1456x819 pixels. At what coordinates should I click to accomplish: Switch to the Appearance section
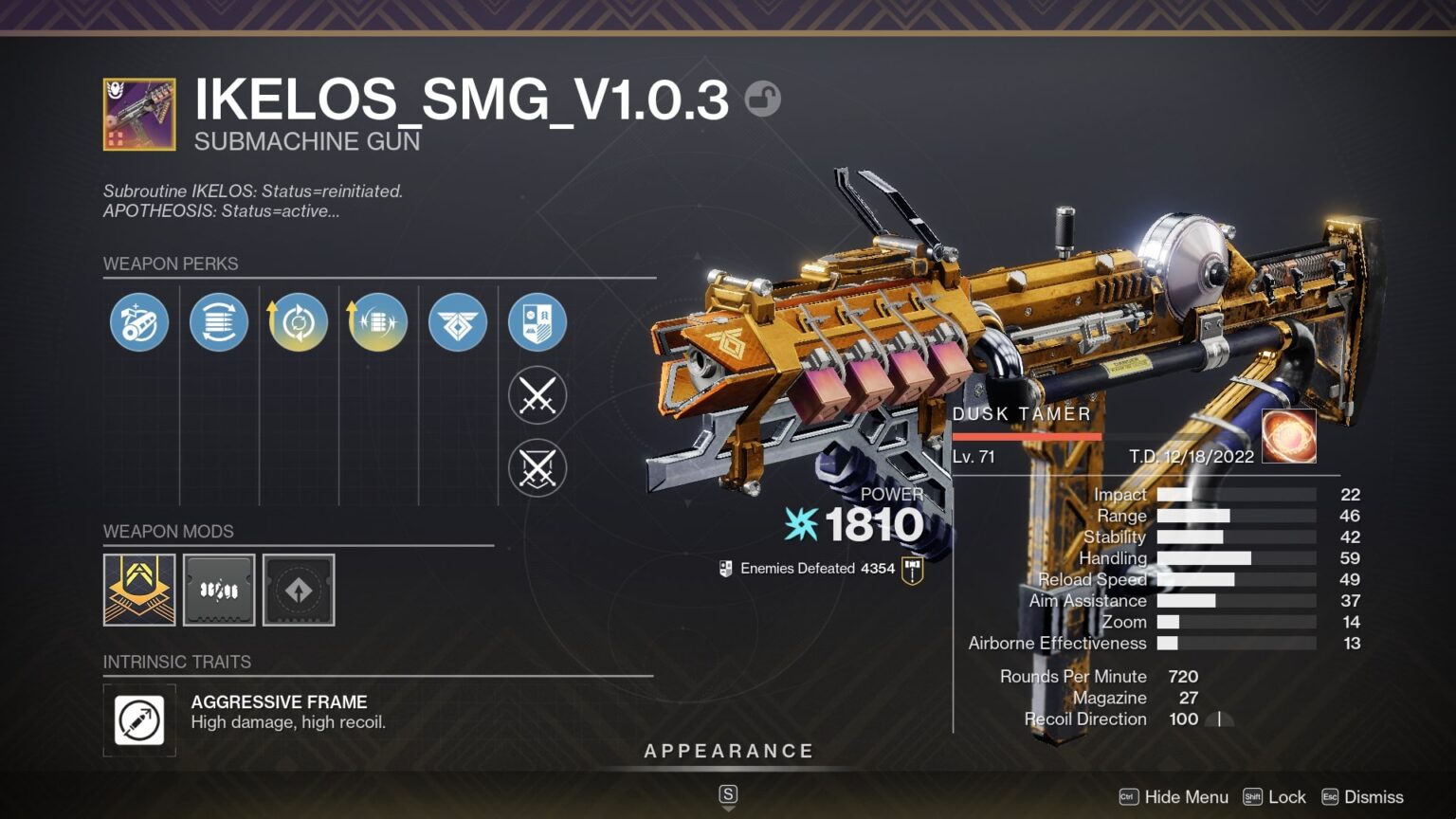click(x=728, y=751)
